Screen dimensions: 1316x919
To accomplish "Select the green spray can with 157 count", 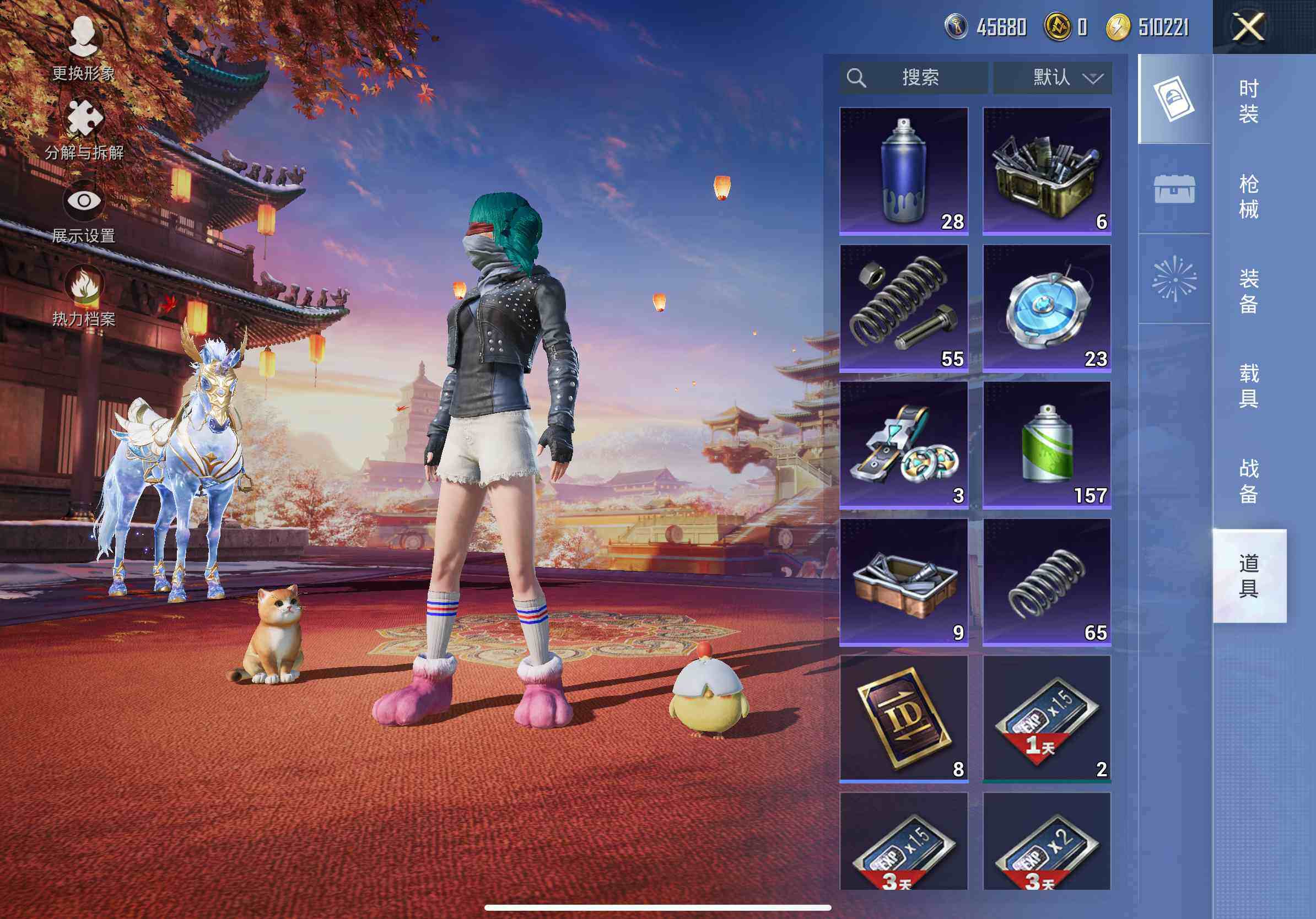I will [x=1047, y=445].
